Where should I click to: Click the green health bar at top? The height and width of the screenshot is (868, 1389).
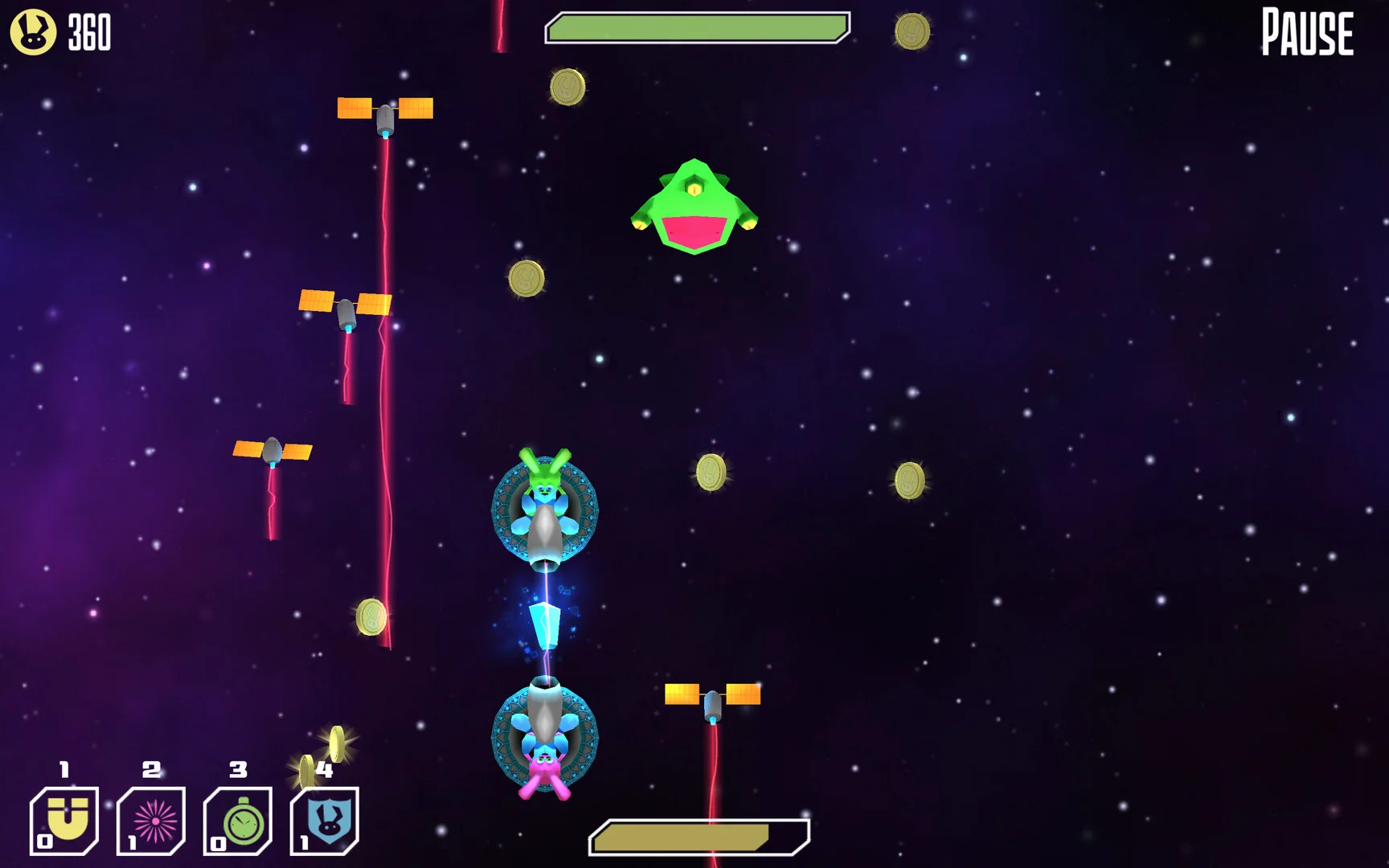[696, 27]
